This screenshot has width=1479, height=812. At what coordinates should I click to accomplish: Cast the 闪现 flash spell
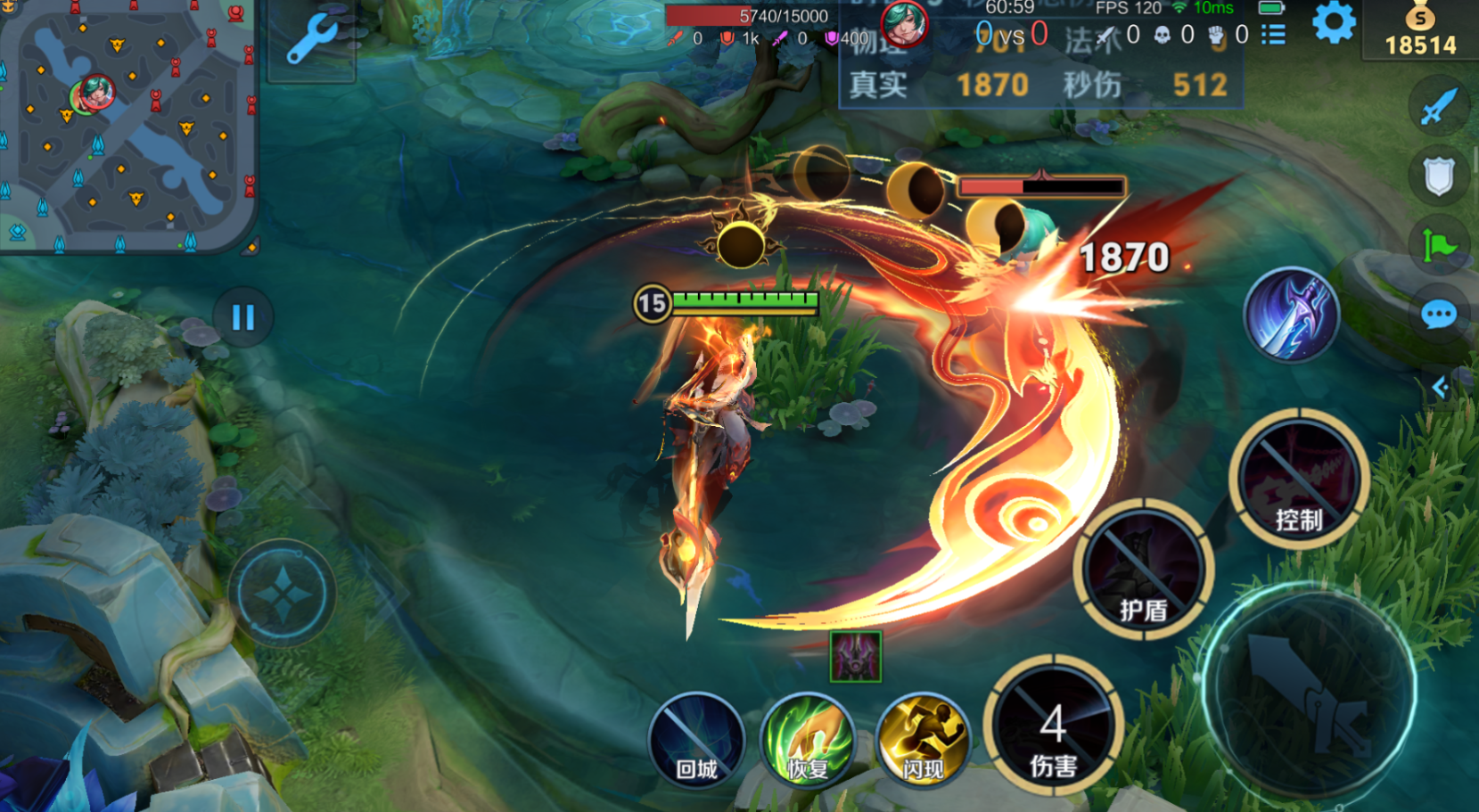[x=922, y=740]
